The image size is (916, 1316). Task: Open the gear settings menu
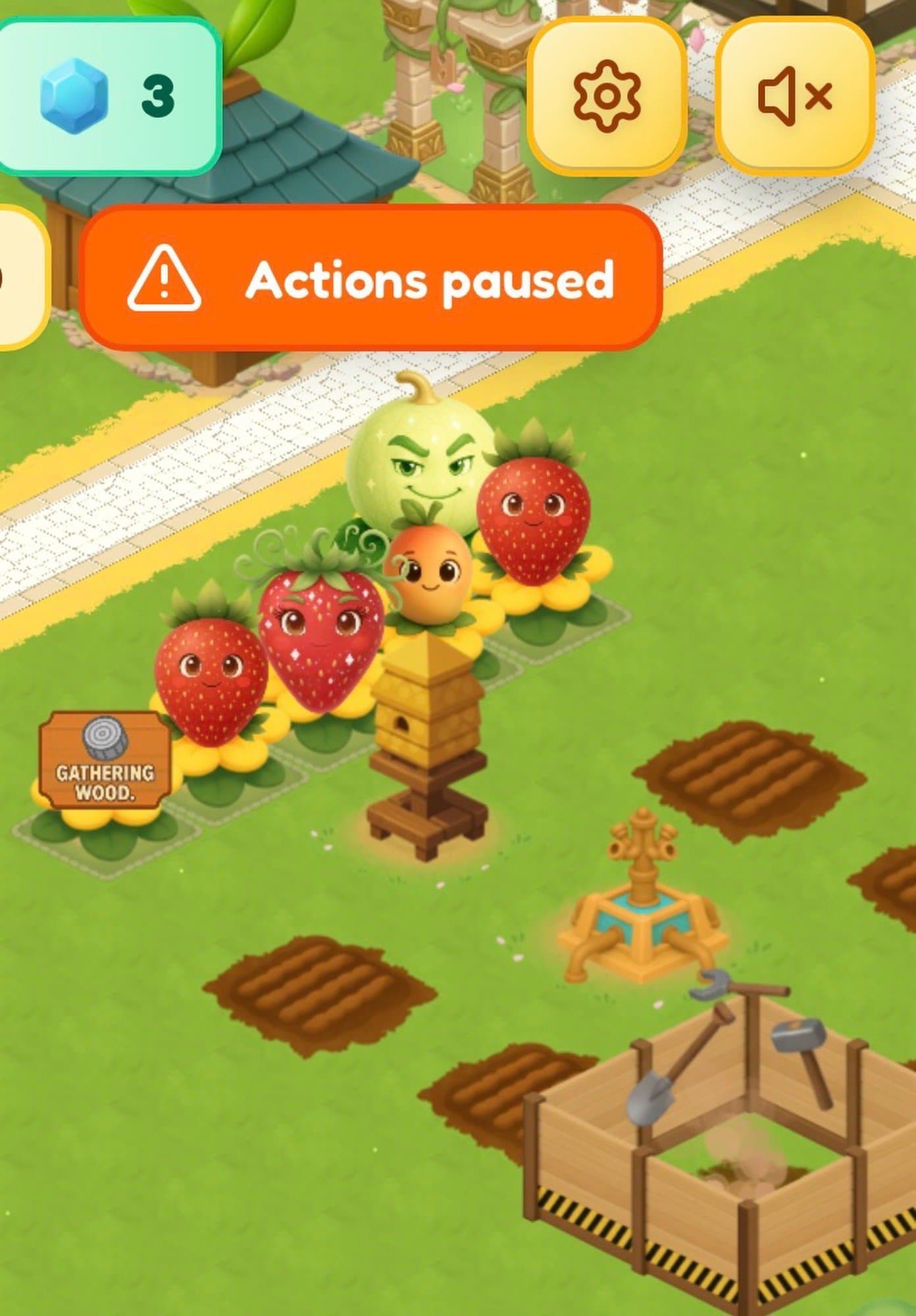606,96
